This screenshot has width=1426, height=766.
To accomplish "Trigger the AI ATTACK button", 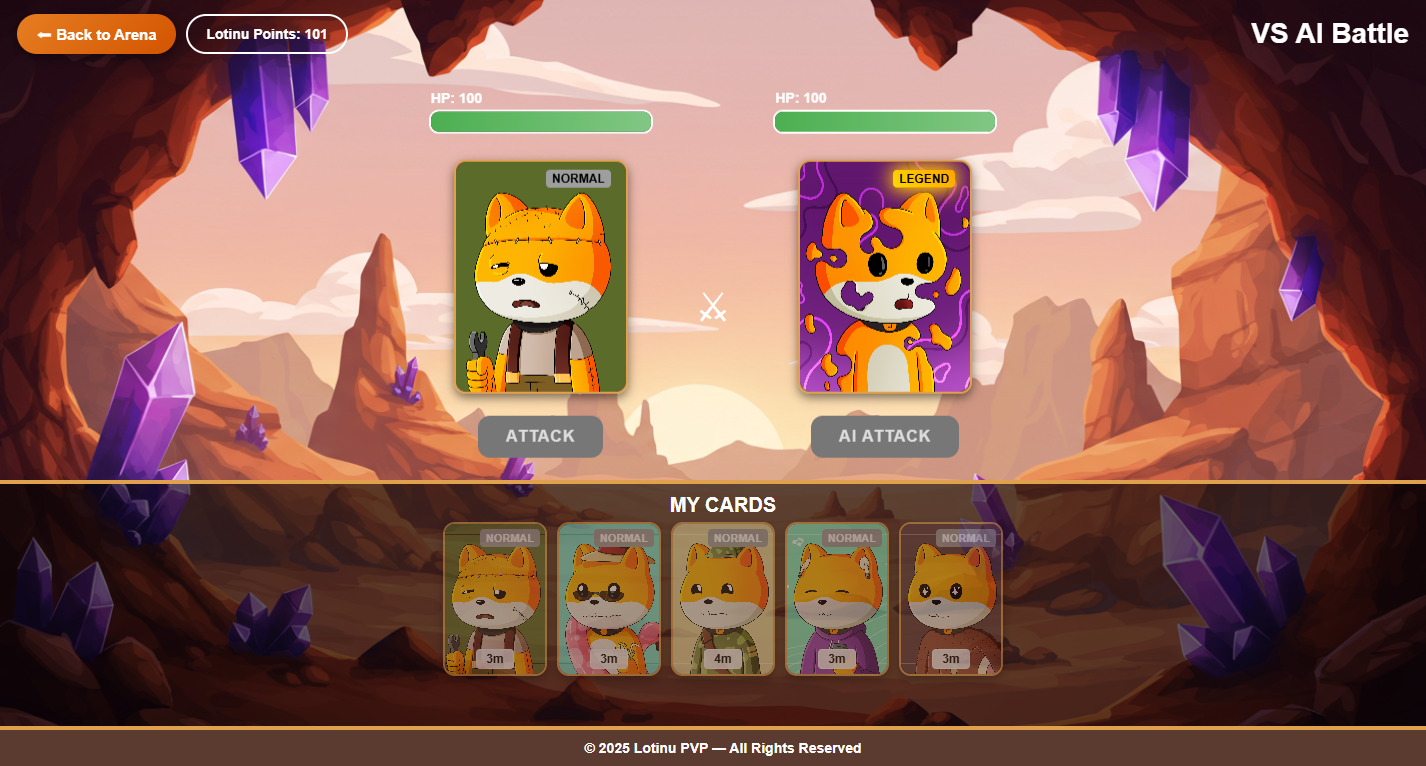I will click(884, 437).
